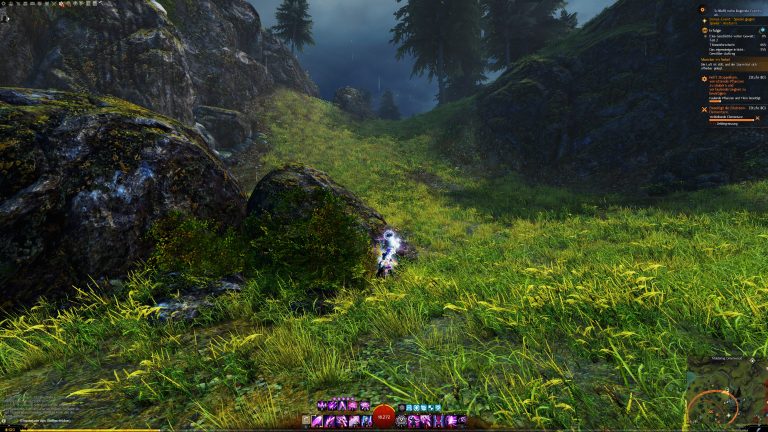Click the gear-marked event in the objective tracker
The height and width of the screenshot is (432, 768).
(x=703, y=77)
